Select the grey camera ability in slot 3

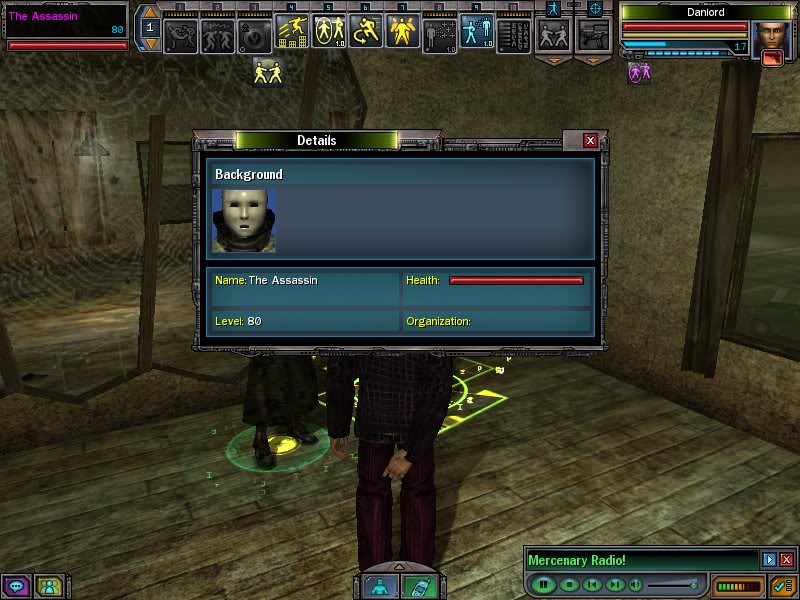(255, 33)
